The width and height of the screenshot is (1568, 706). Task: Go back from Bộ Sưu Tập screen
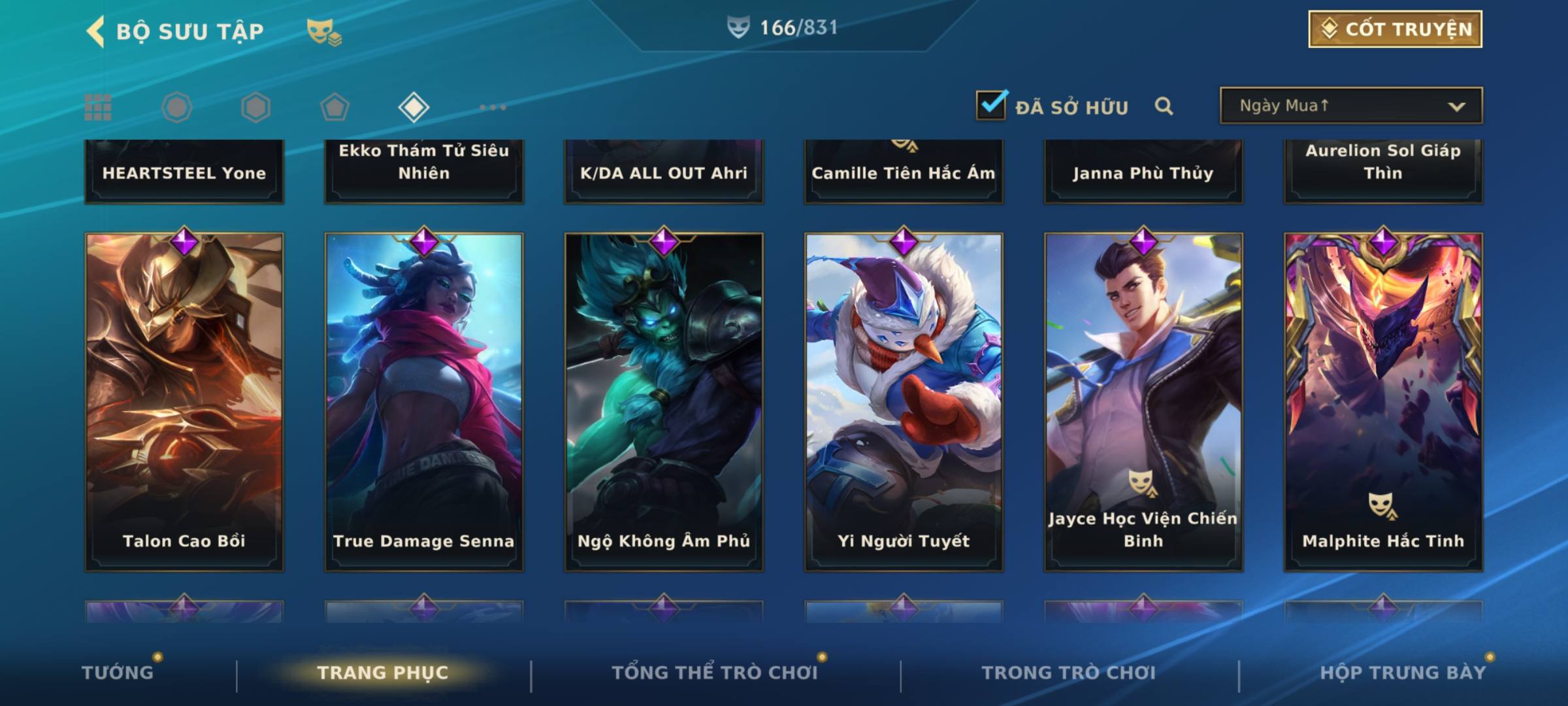pos(96,31)
